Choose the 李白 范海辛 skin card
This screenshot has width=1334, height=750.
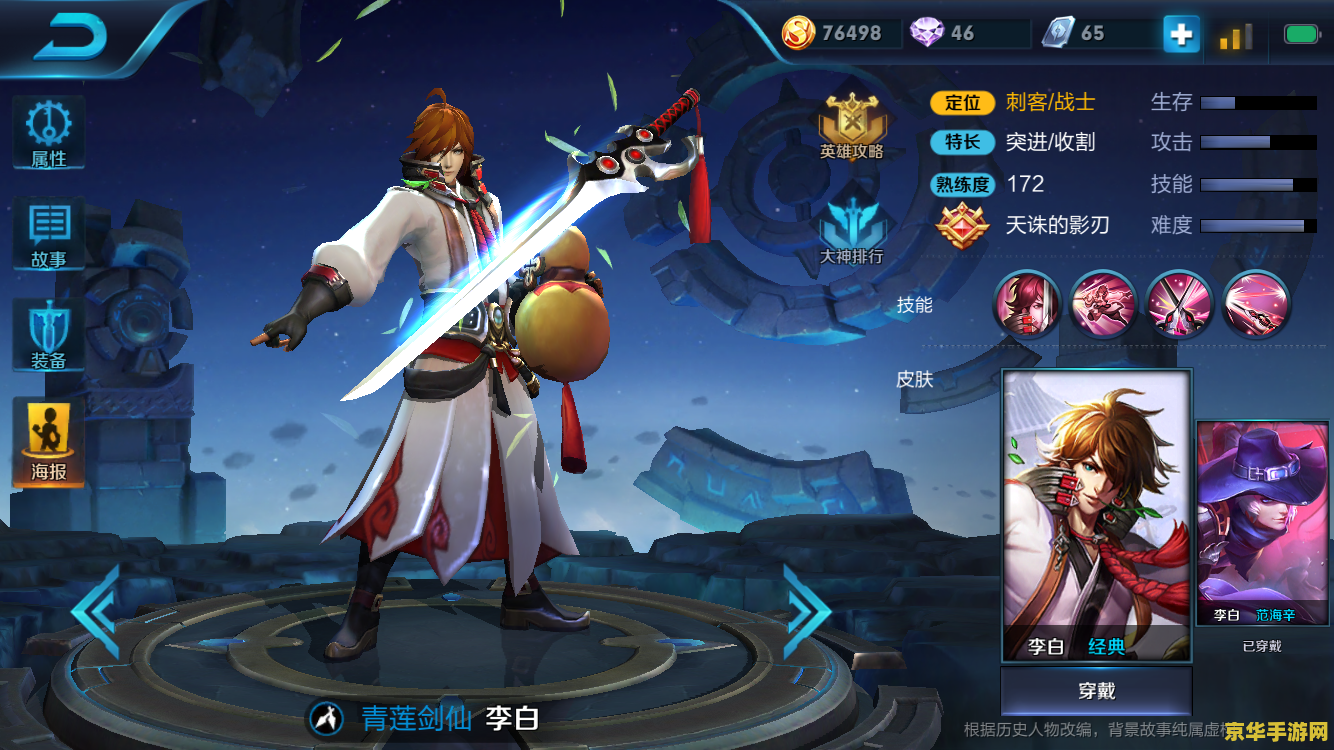click(x=1262, y=523)
